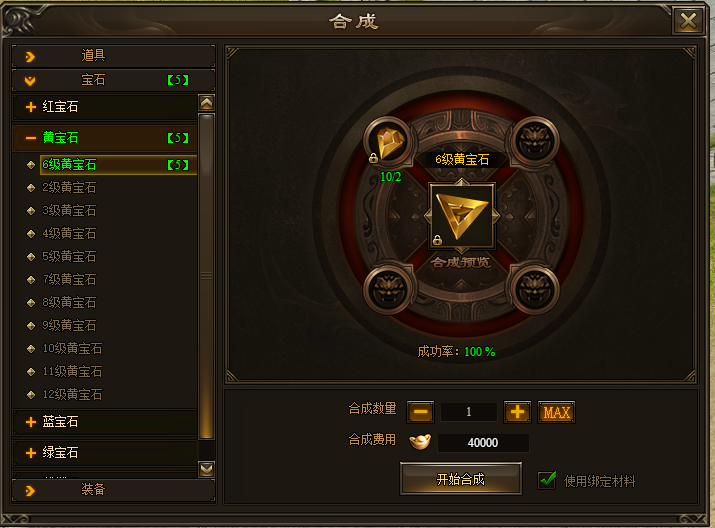Viewport: 715px width, 528px height.
Task: Decrease synthesis quantity with minus button
Action: 421,412
